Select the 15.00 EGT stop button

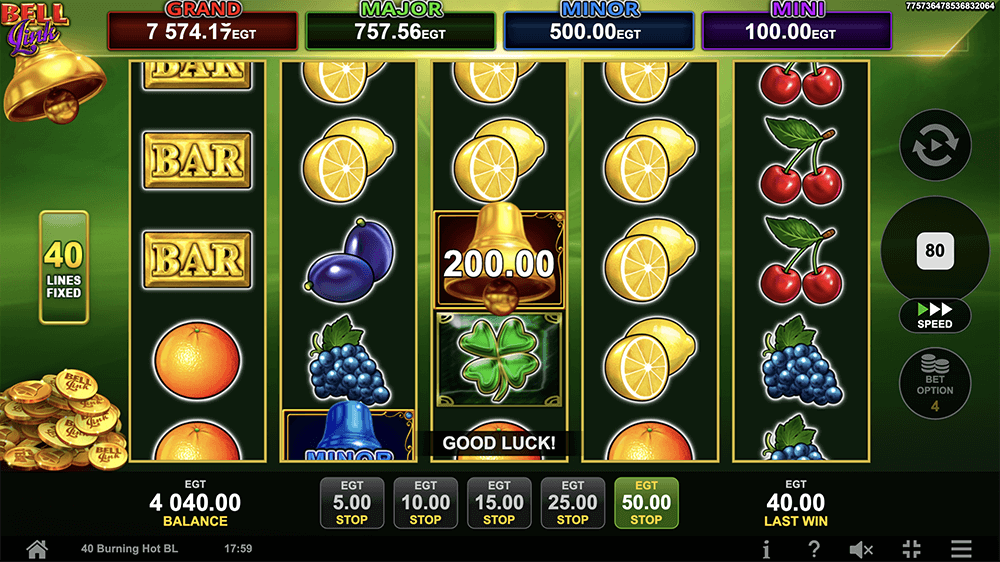point(499,502)
